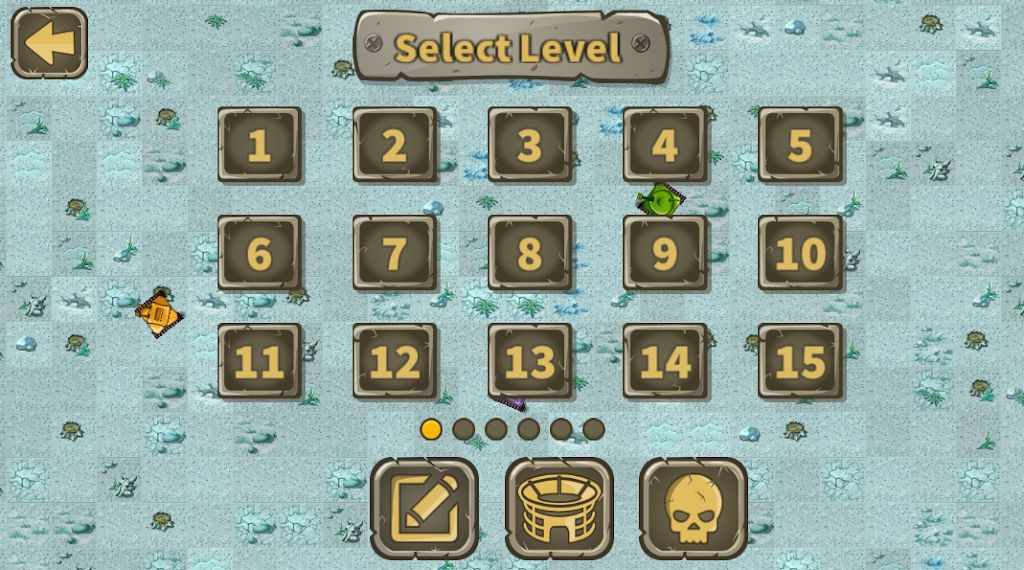The width and height of the screenshot is (1024, 570).
Task: Pick level 9
Action: click(665, 253)
